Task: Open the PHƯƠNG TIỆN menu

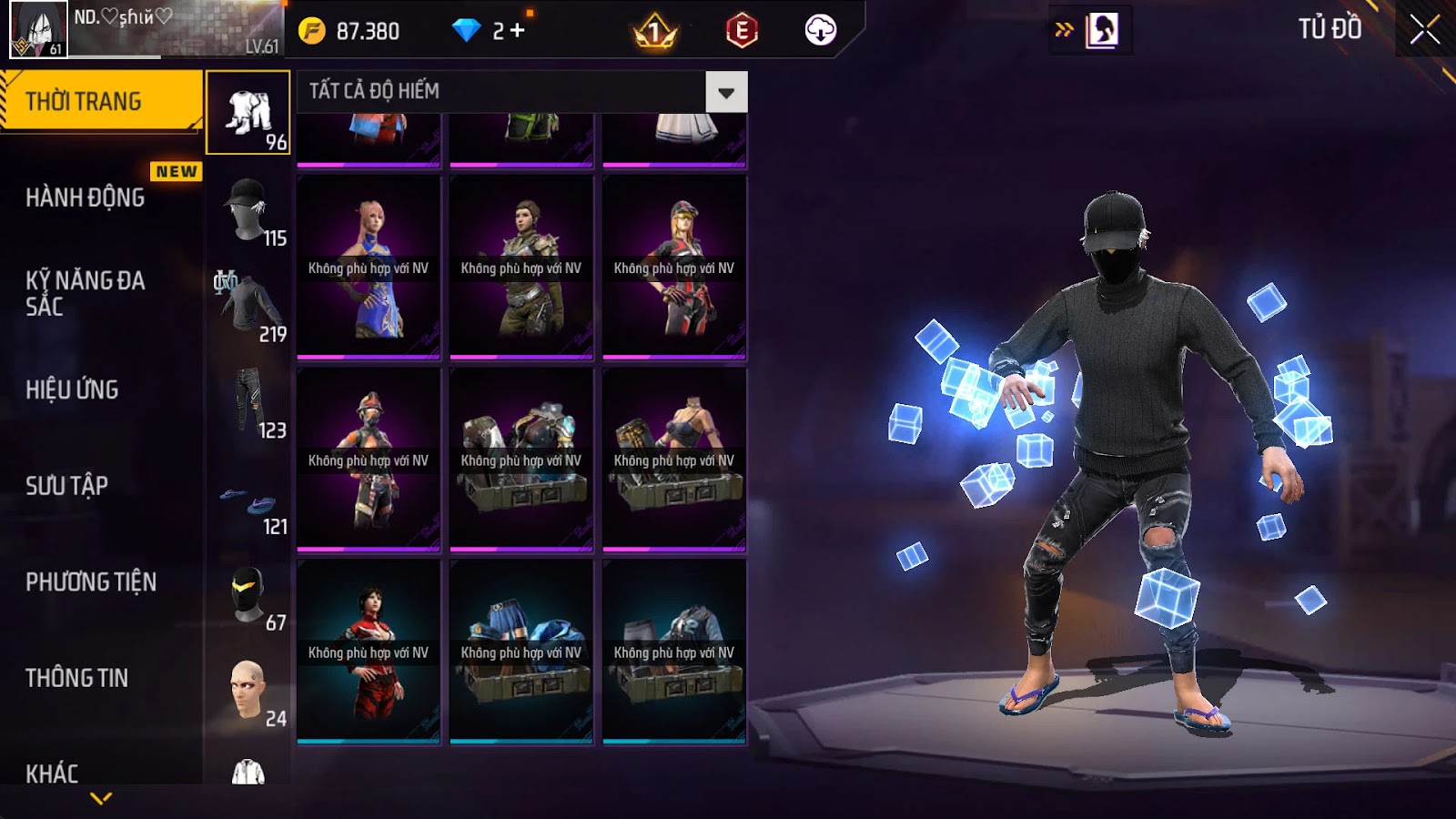Action: [x=91, y=581]
